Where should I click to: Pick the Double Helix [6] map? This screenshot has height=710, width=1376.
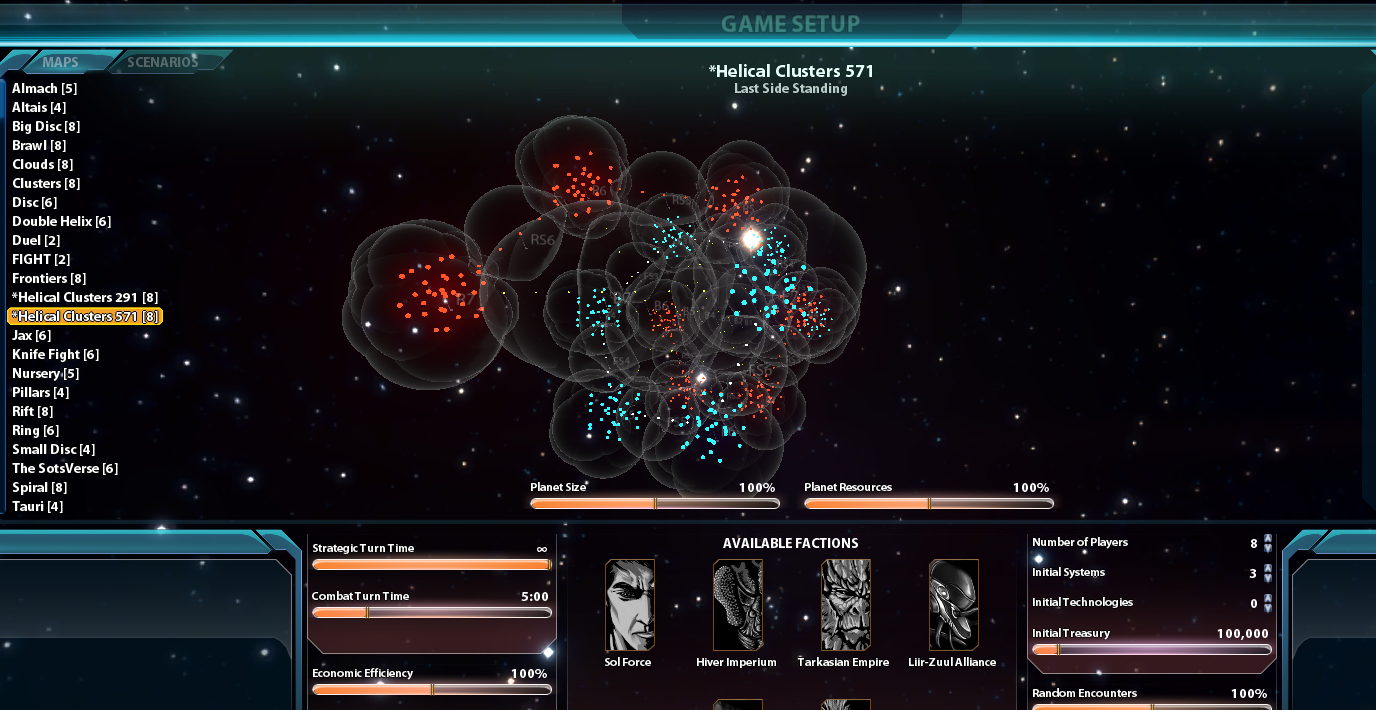61,221
